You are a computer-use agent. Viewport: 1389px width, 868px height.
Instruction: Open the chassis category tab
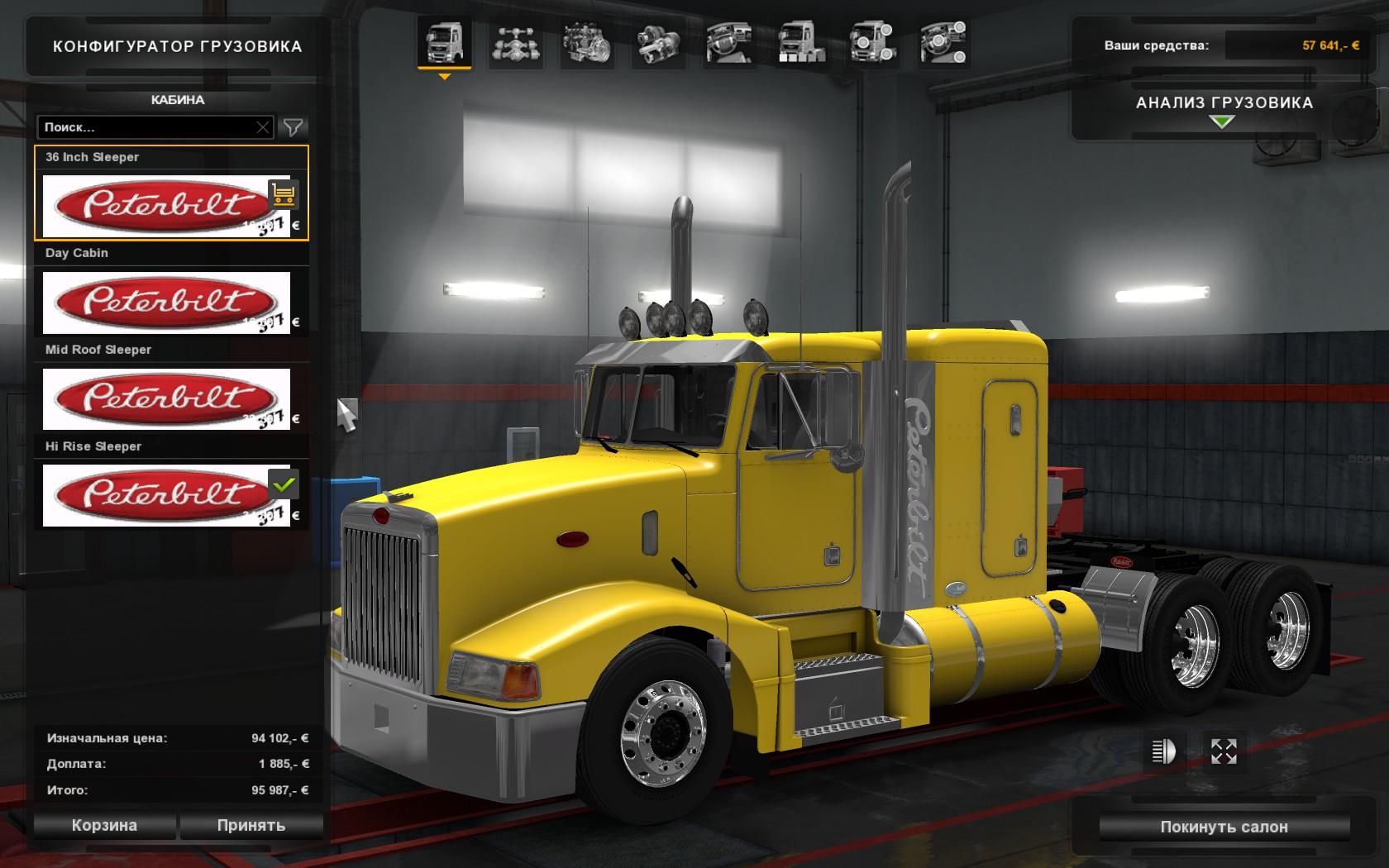point(516,43)
